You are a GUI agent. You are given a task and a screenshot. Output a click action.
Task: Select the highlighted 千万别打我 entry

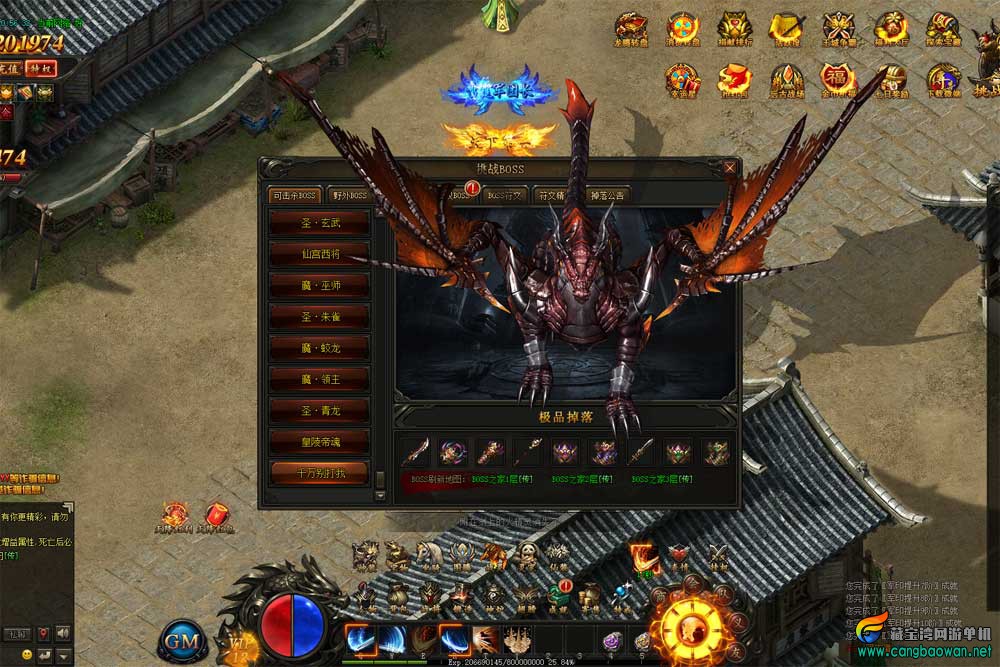[320, 472]
